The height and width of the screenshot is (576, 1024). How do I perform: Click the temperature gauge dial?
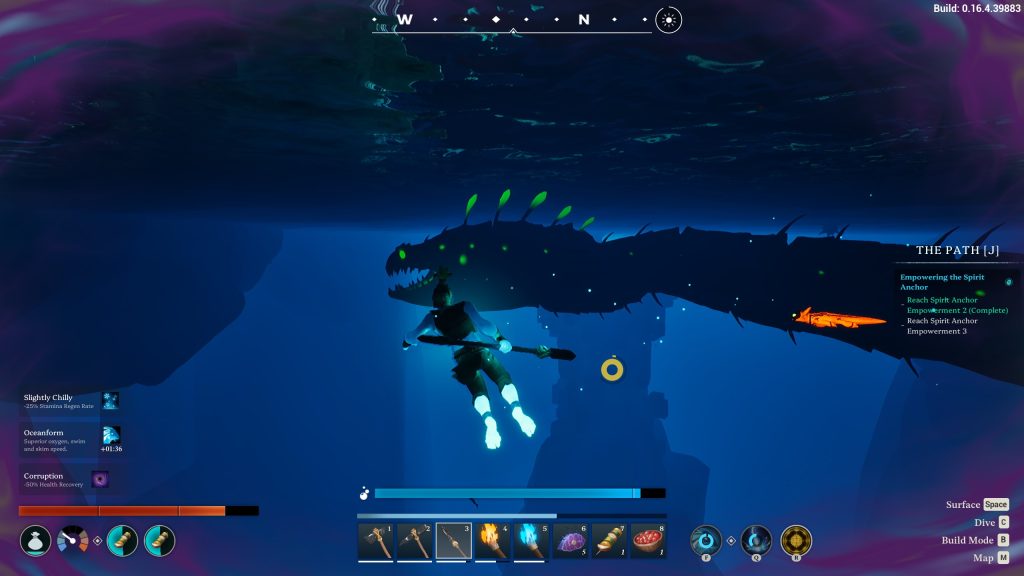coord(72,541)
